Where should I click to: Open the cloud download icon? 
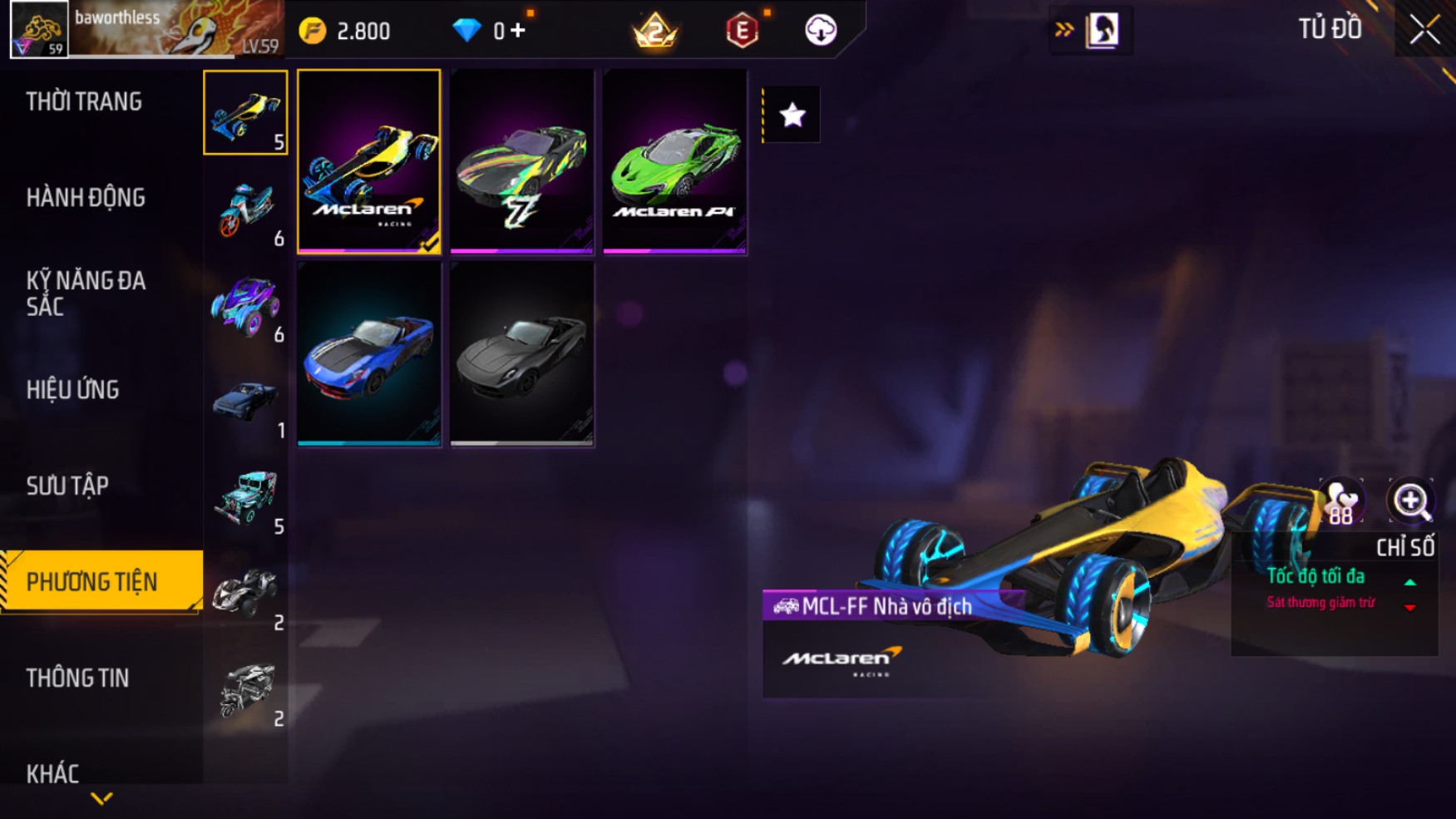821,31
